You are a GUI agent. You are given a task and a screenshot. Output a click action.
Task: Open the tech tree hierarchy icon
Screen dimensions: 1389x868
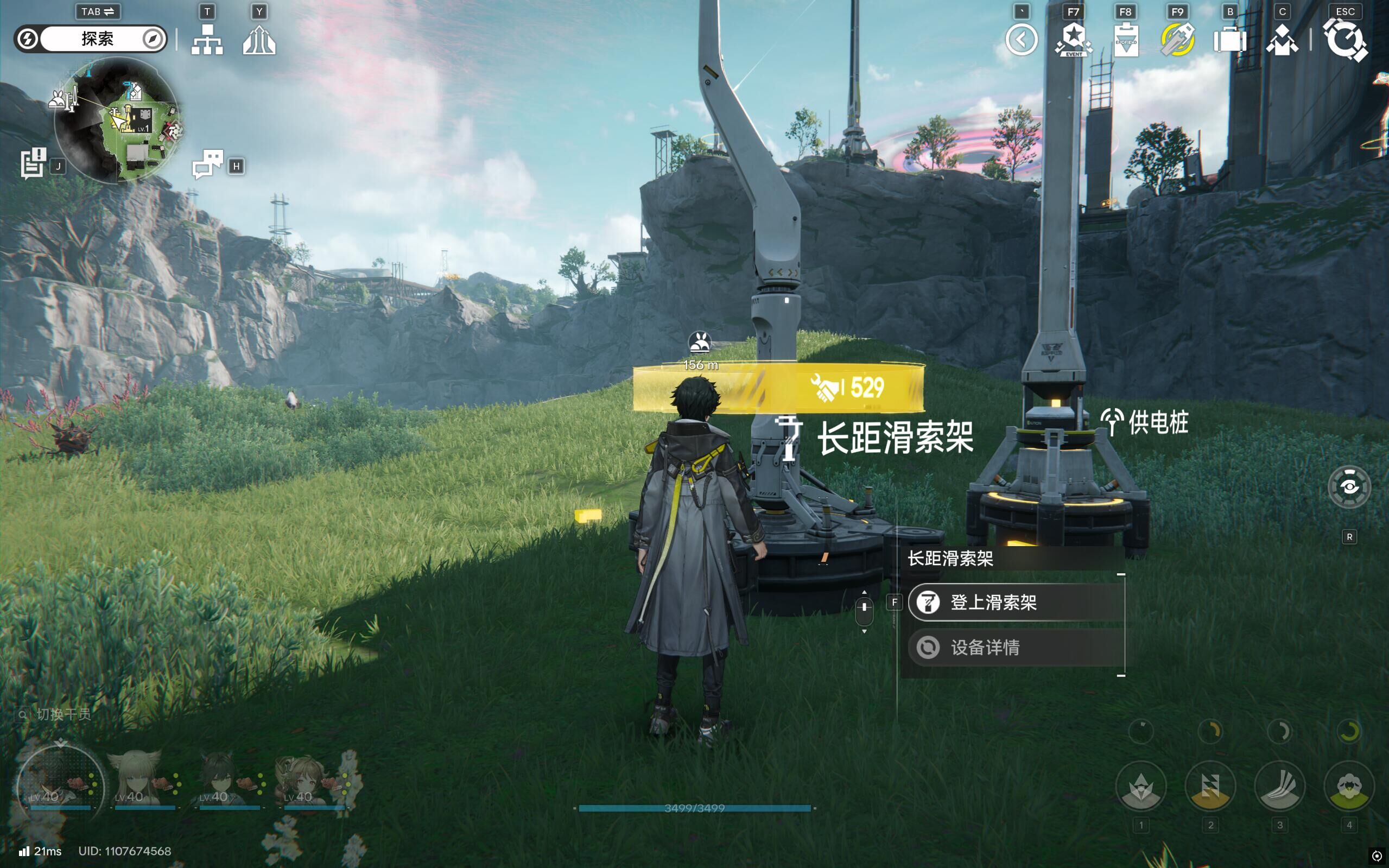[207, 40]
